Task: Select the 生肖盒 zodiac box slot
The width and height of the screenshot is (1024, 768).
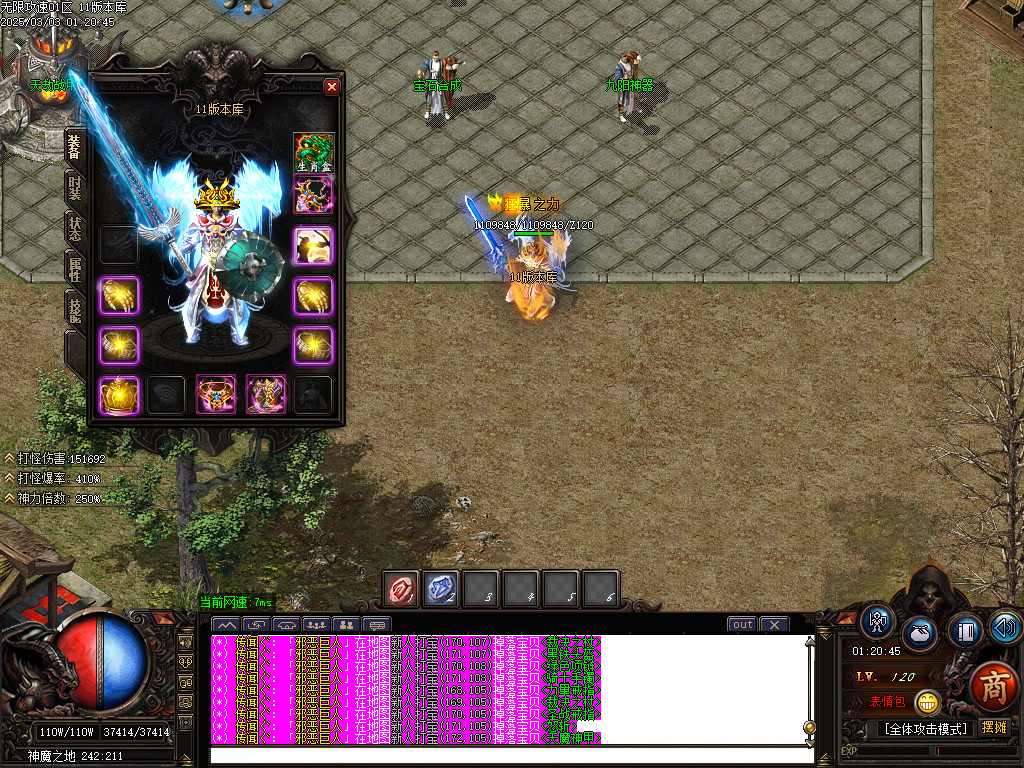Action: [x=313, y=153]
